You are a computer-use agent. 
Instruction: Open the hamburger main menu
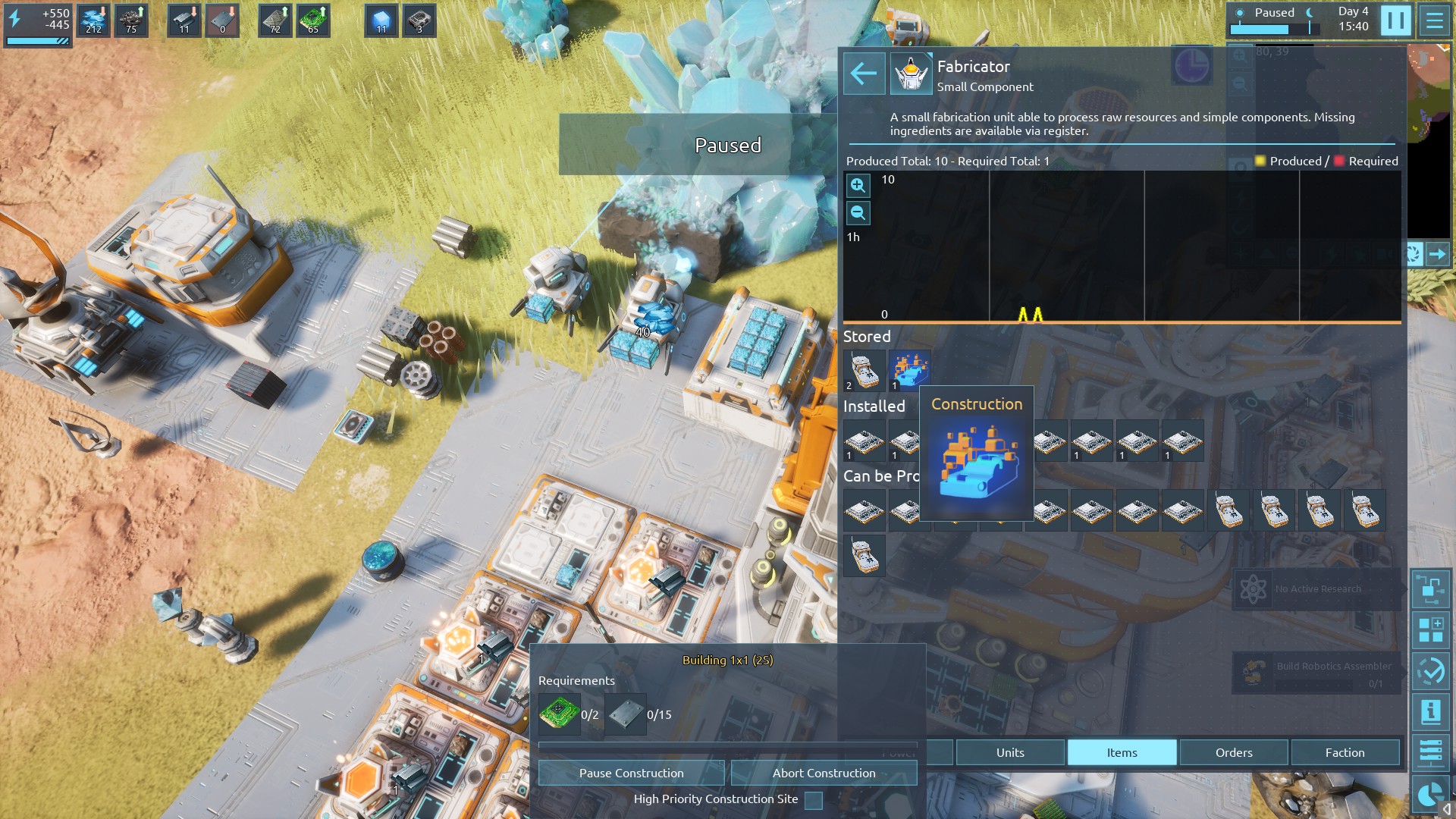[1434, 20]
